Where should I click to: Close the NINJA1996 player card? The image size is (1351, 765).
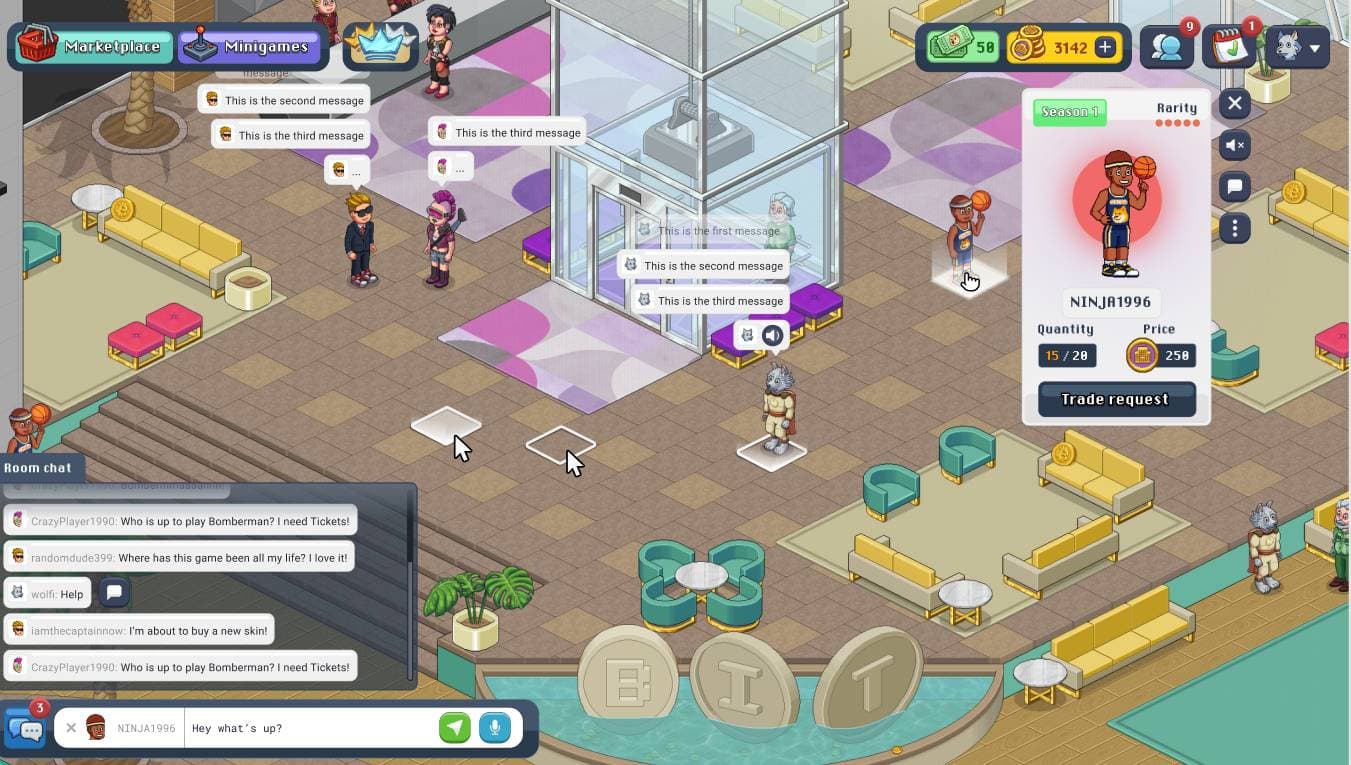tap(1235, 103)
